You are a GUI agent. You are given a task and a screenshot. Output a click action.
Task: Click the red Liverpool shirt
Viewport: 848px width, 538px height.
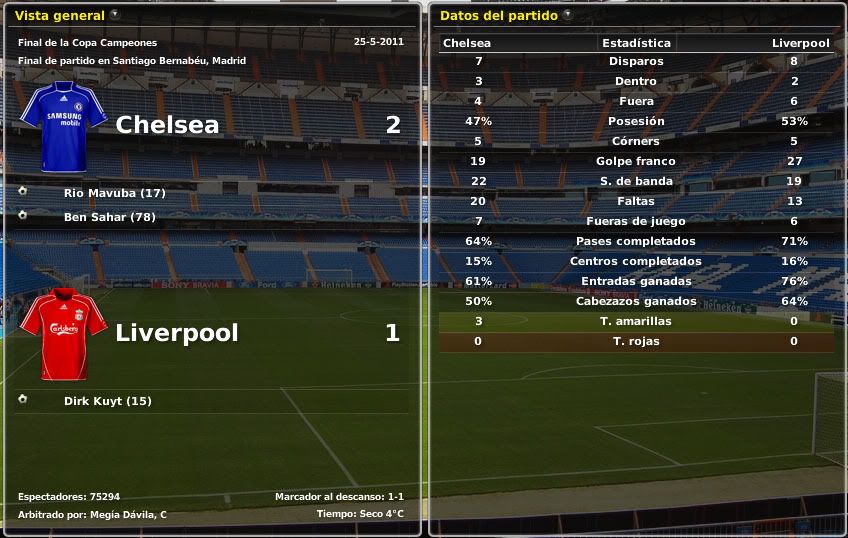point(63,335)
